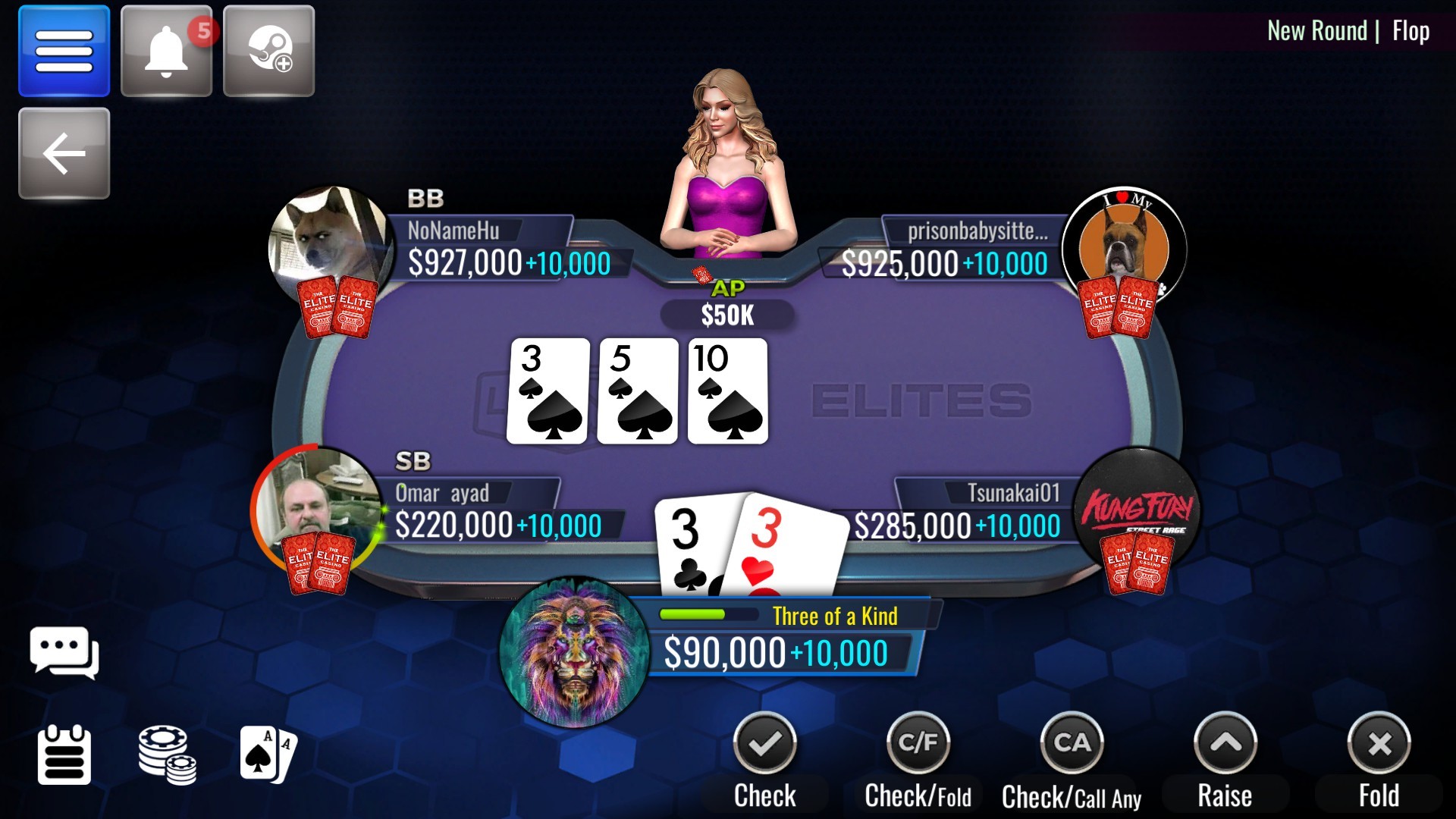Click the pot showing $50K
The height and width of the screenshot is (819, 1456).
[x=726, y=314]
